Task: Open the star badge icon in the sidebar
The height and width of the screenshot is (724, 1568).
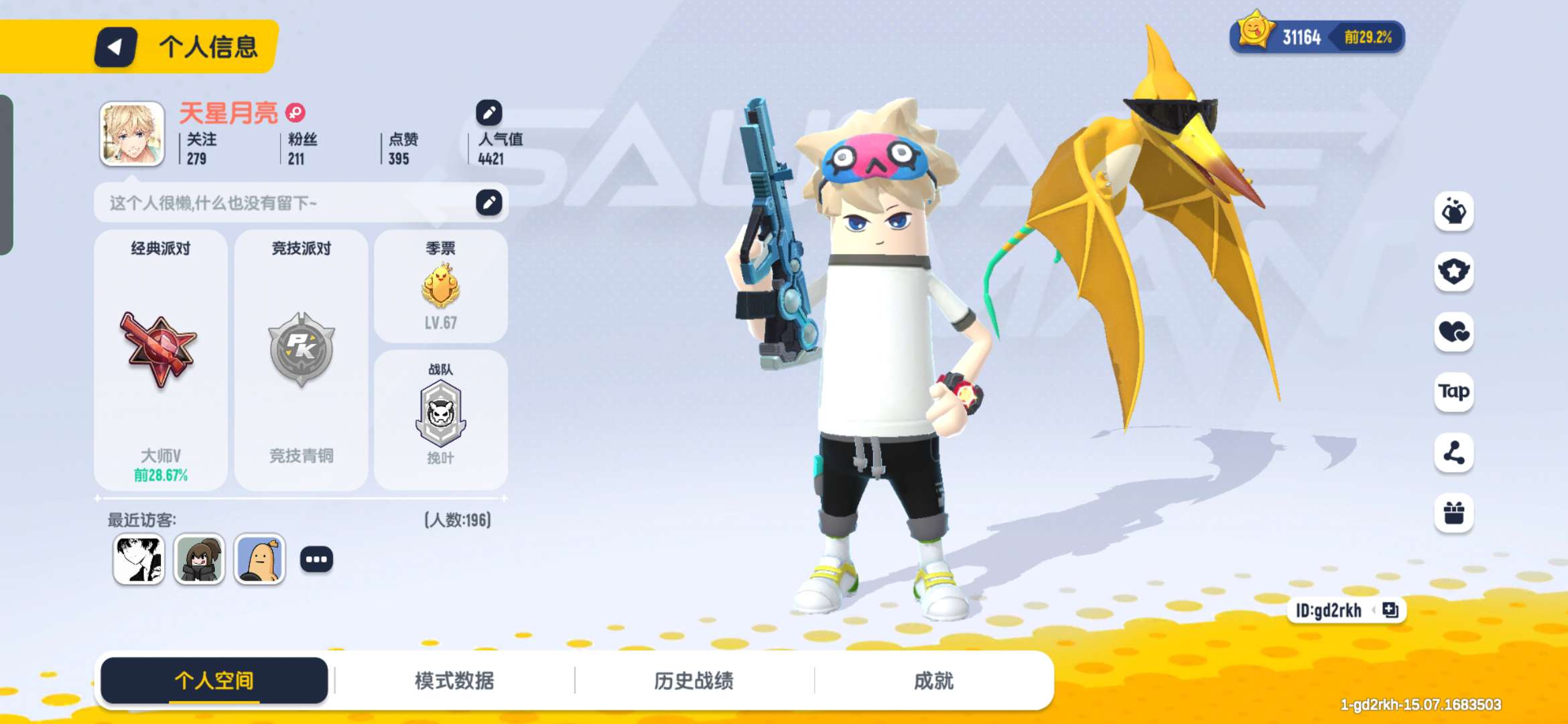Action: click(1453, 270)
